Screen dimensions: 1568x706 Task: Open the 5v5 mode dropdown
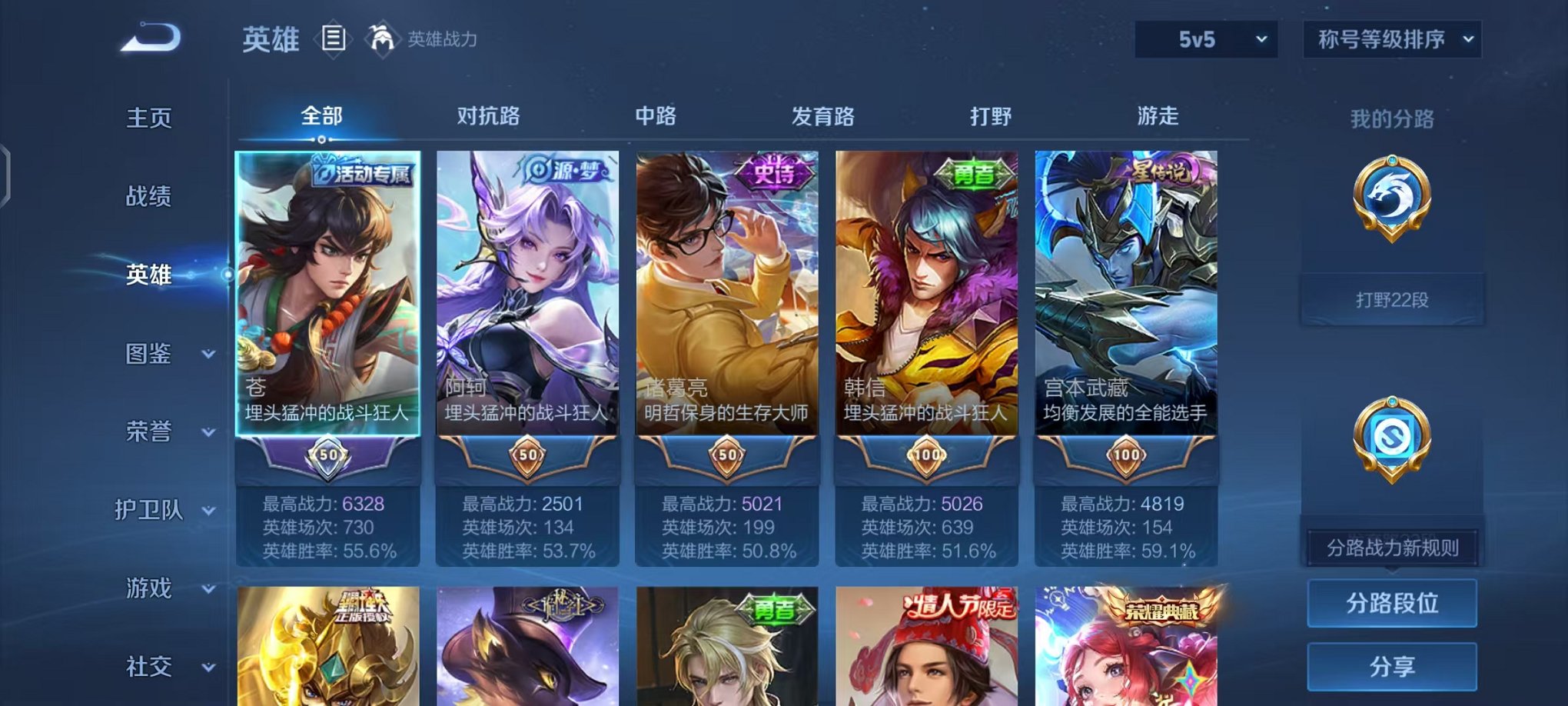pyautogui.click(x=1207, y=37)
